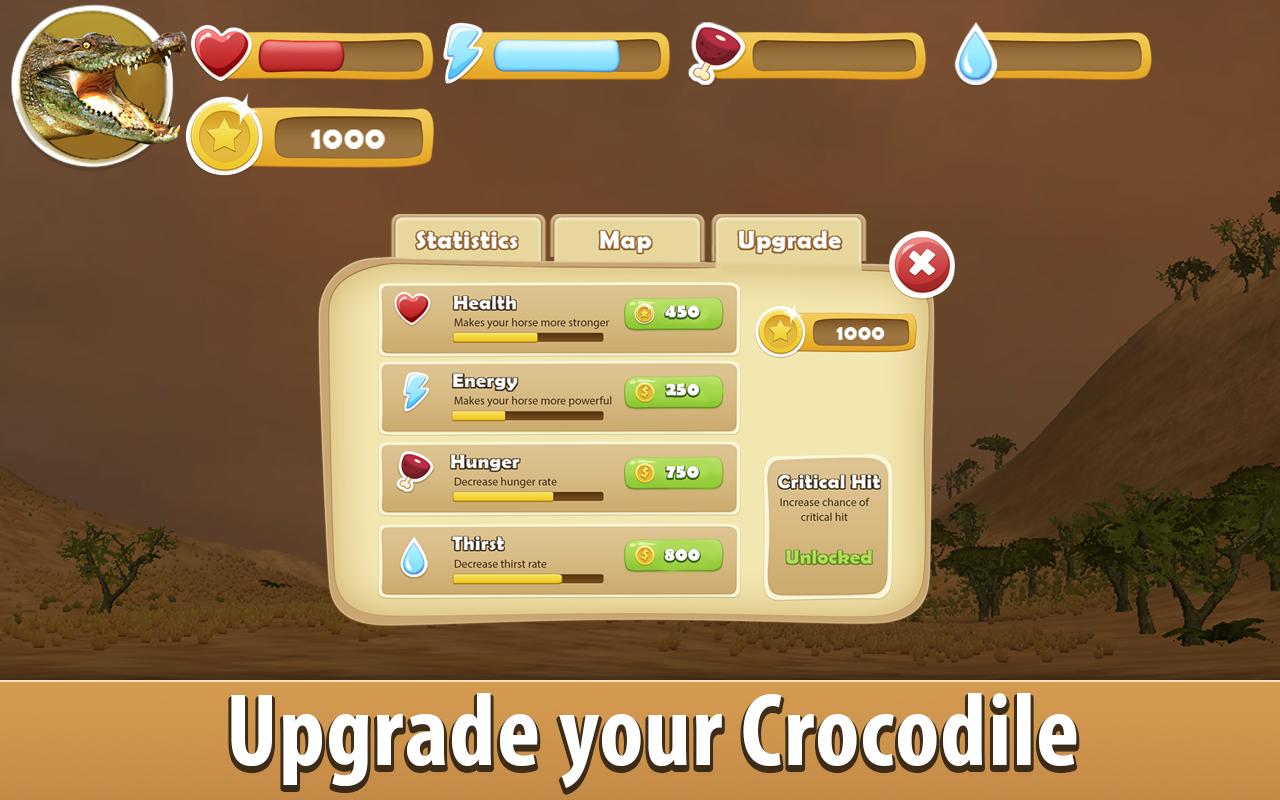Purchase the Health upgrade for 450 coins
The height and width of the screenshot is (800, 1280).
(x=672, y=315)
